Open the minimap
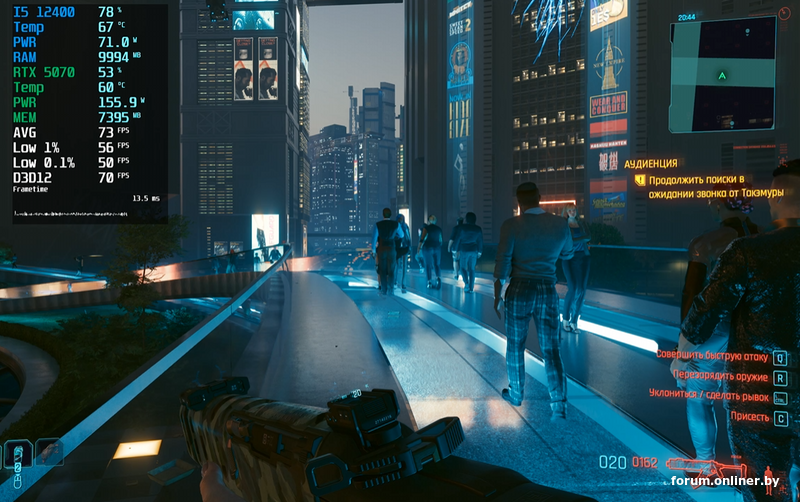The image size is (800, 502). coord(722,74)
